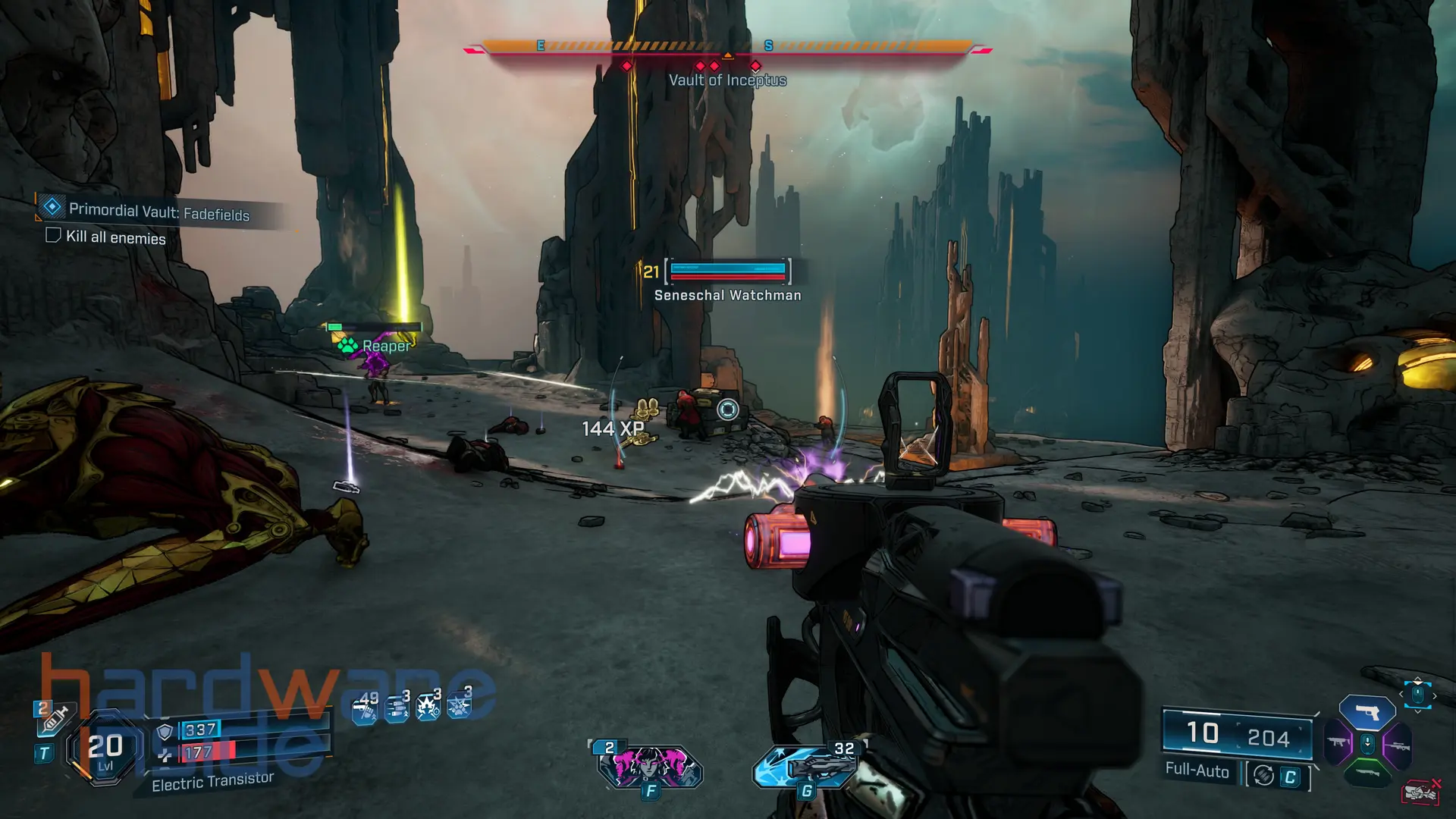This screenshot has width=1456, height=819.
Task: Select the bullet speed buff icon
Action: coord(397,709)
